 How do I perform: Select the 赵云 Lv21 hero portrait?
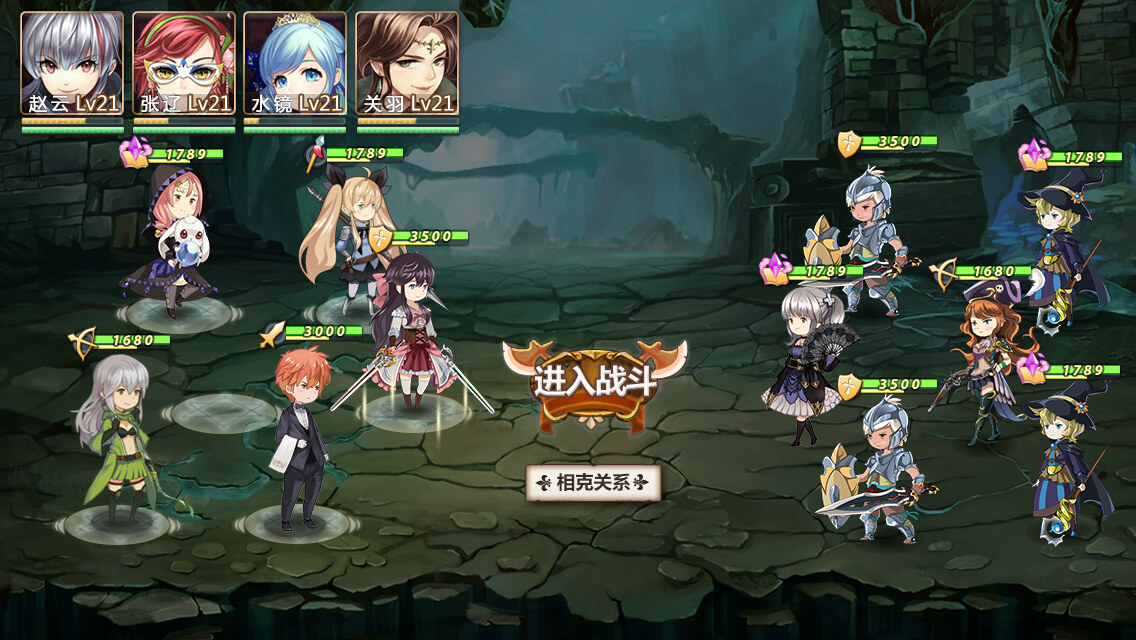coord(72,62)
